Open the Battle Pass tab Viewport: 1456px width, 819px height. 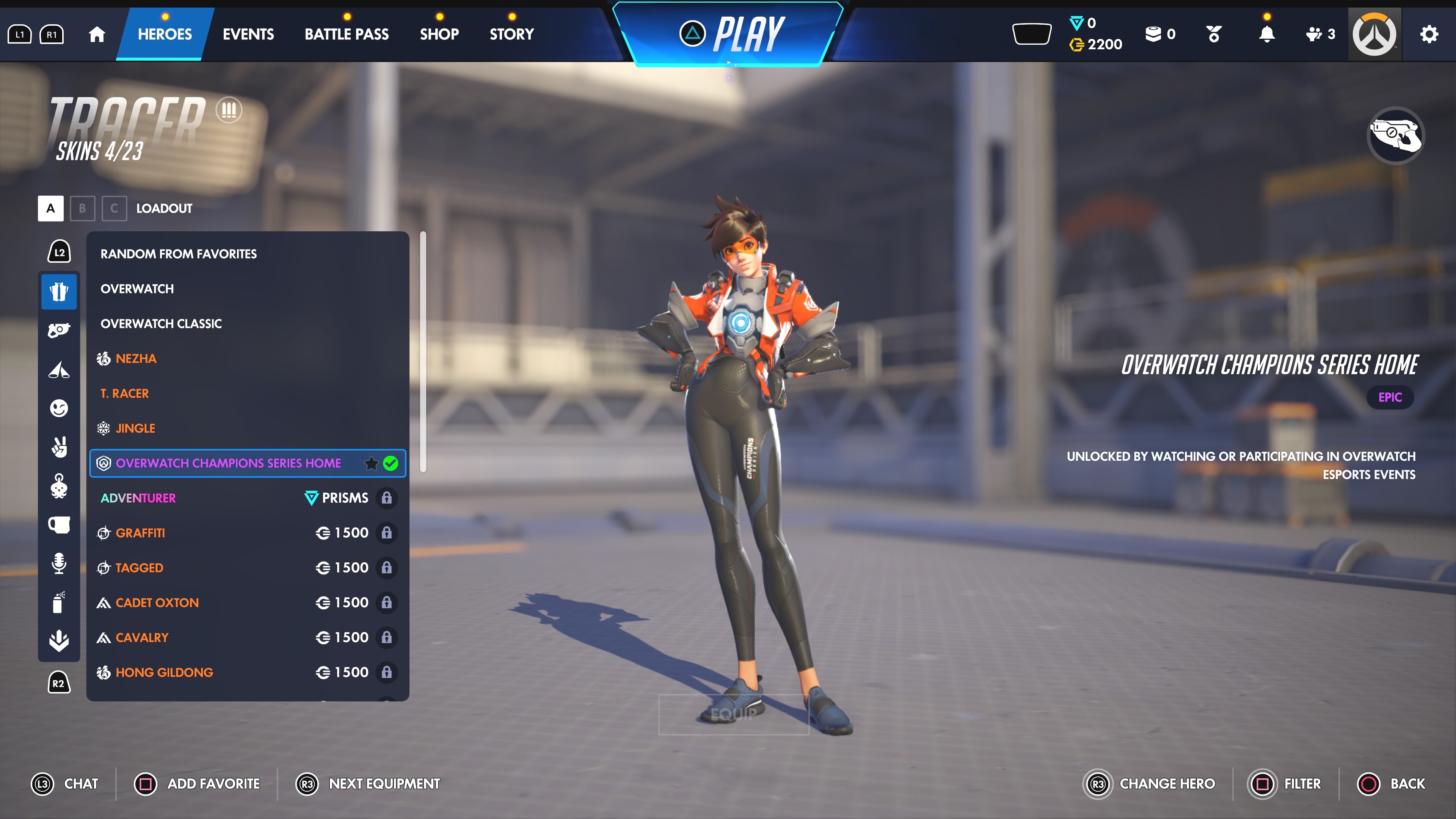pos(347,34)
